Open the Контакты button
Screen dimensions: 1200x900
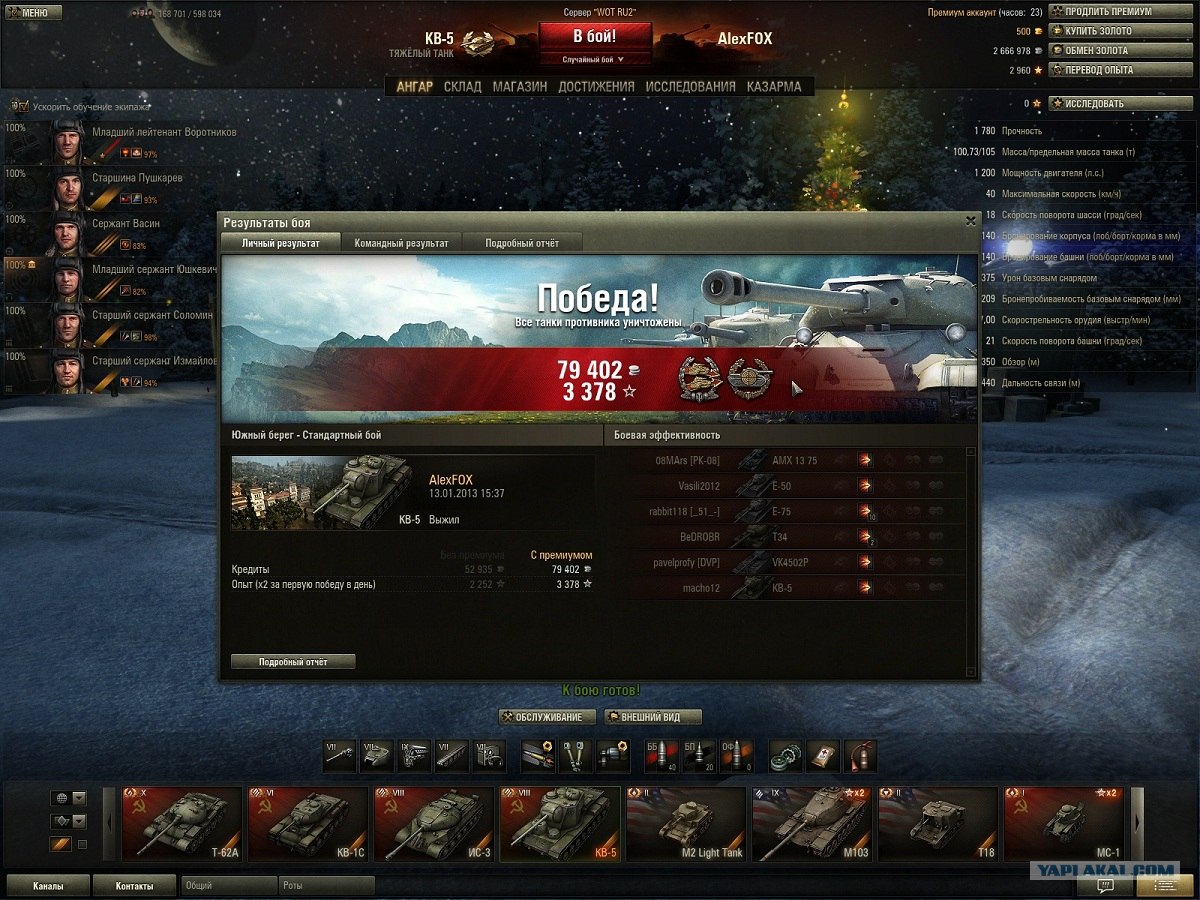tap(134, 886)
